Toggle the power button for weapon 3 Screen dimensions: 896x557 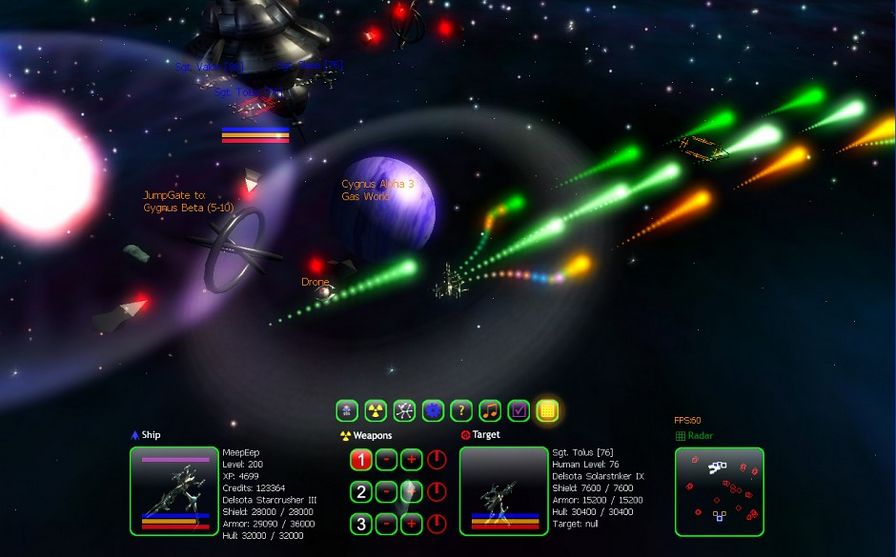pos(437,524)
